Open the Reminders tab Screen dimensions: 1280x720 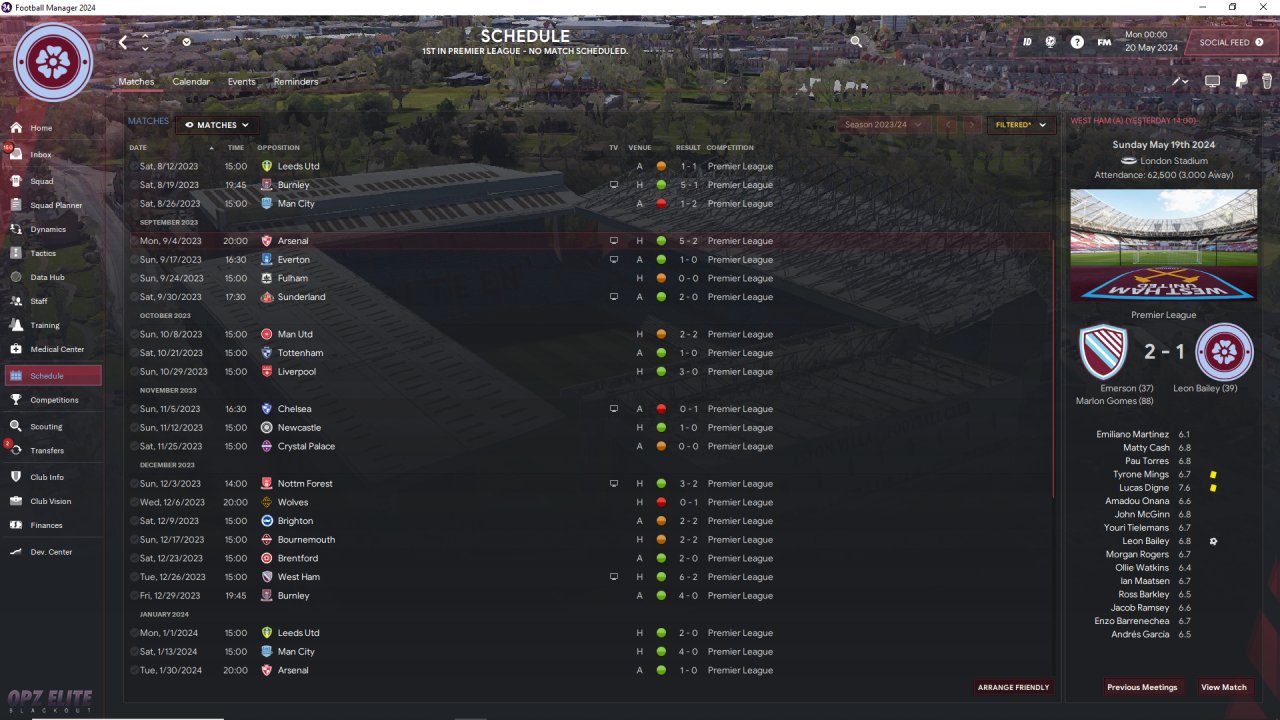[296, 82]
